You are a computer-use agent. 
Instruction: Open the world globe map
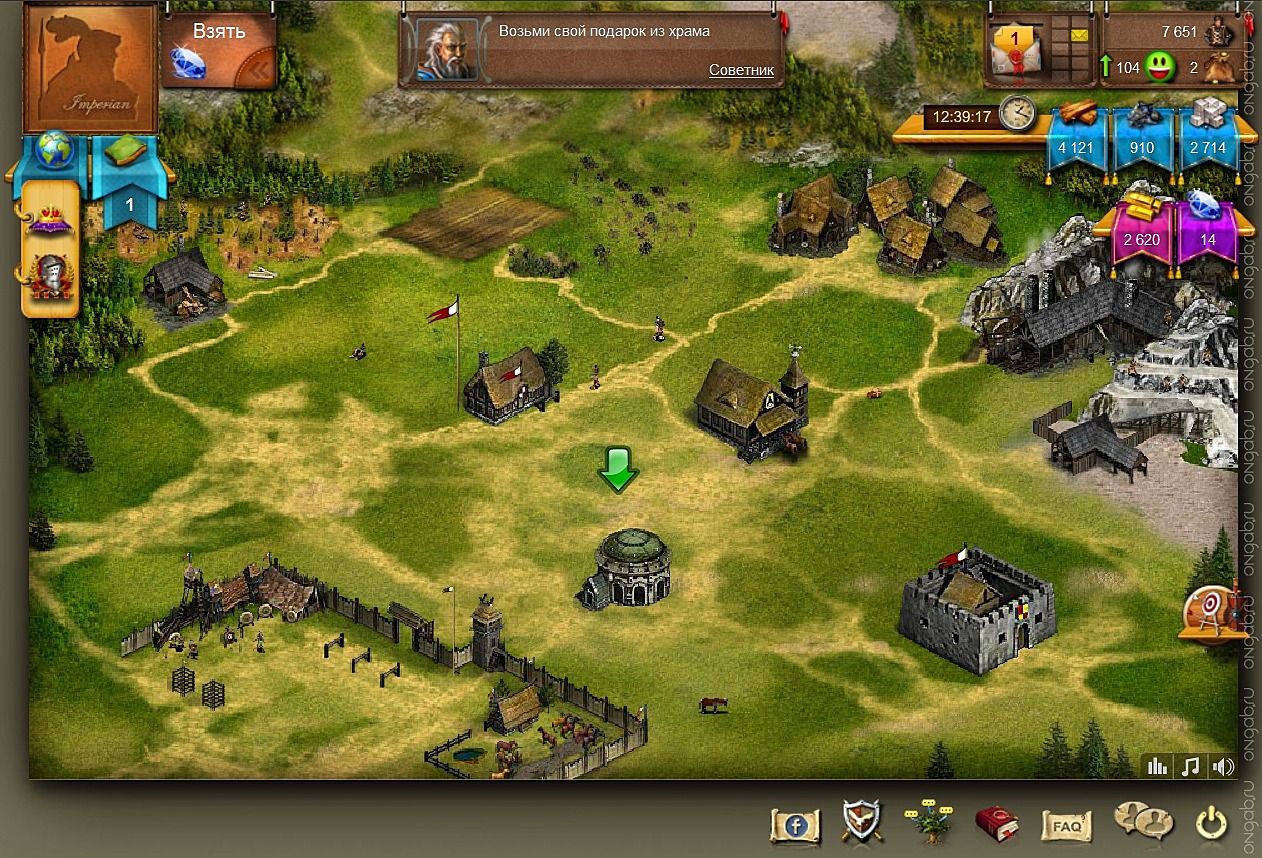54,150
